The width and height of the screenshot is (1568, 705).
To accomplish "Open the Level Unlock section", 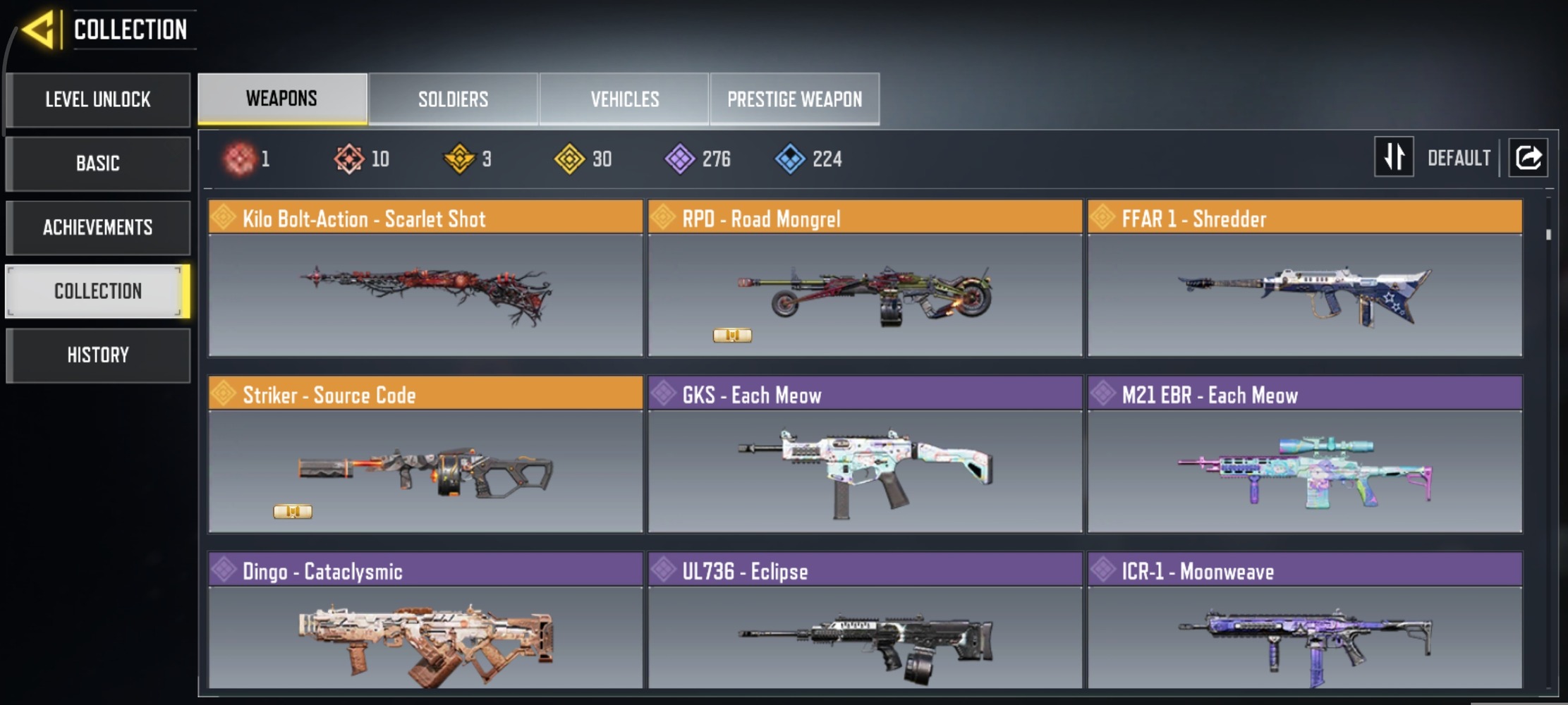I will [x=98, y=99].
